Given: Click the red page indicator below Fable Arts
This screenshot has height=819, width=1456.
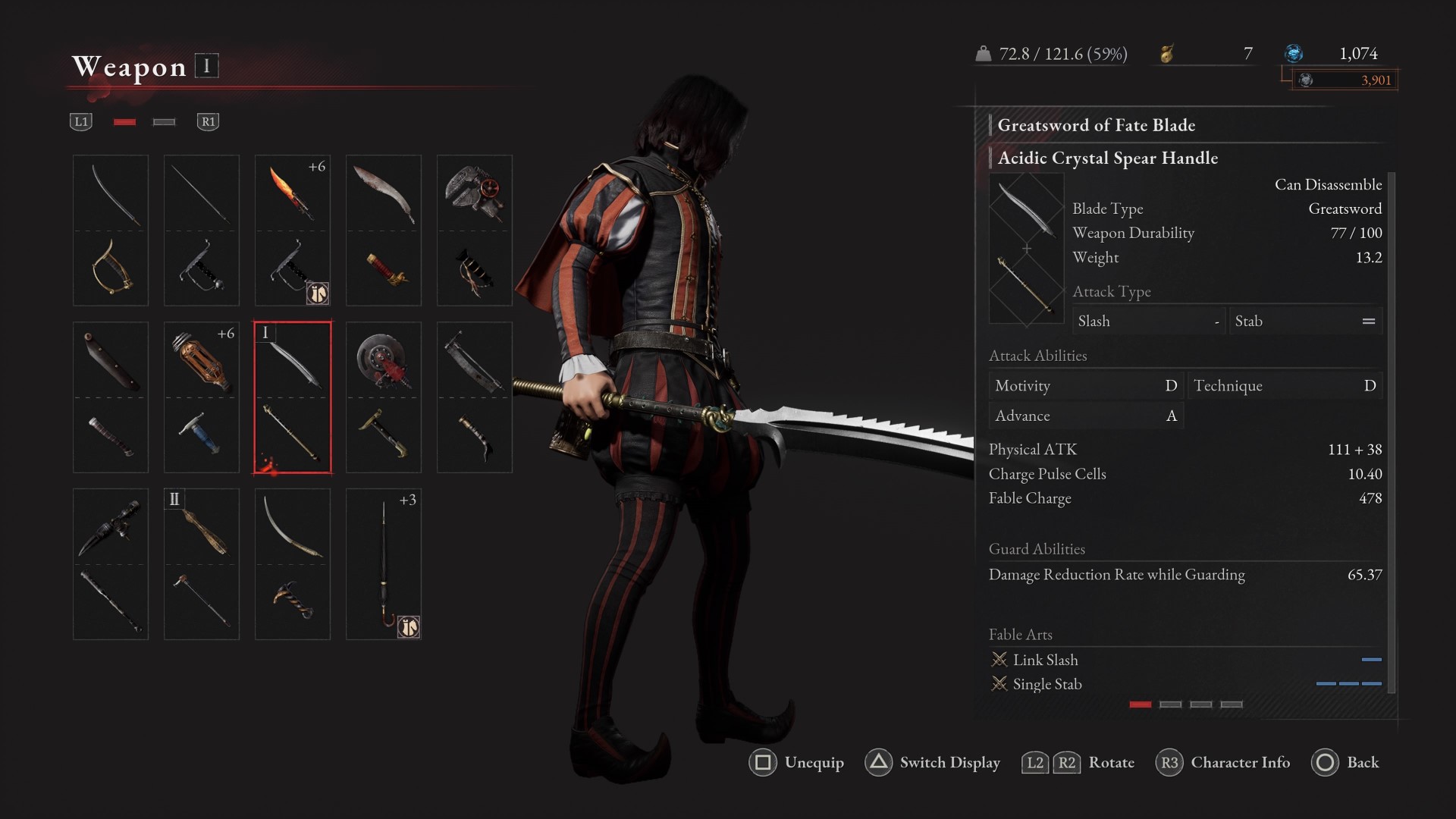Looking at the screenshot, I should click(1141, 705).
